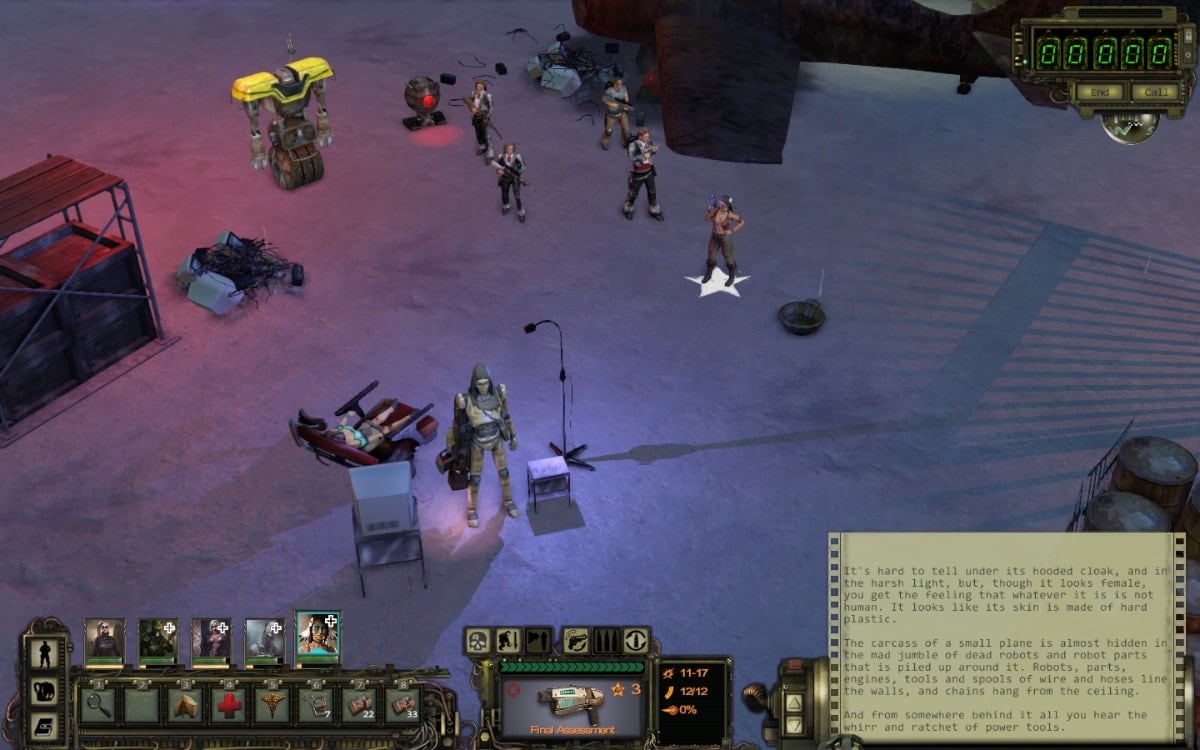Toggle the crouch stance icon
Screen dimensions: 1200x750
[x=507, y=641]
